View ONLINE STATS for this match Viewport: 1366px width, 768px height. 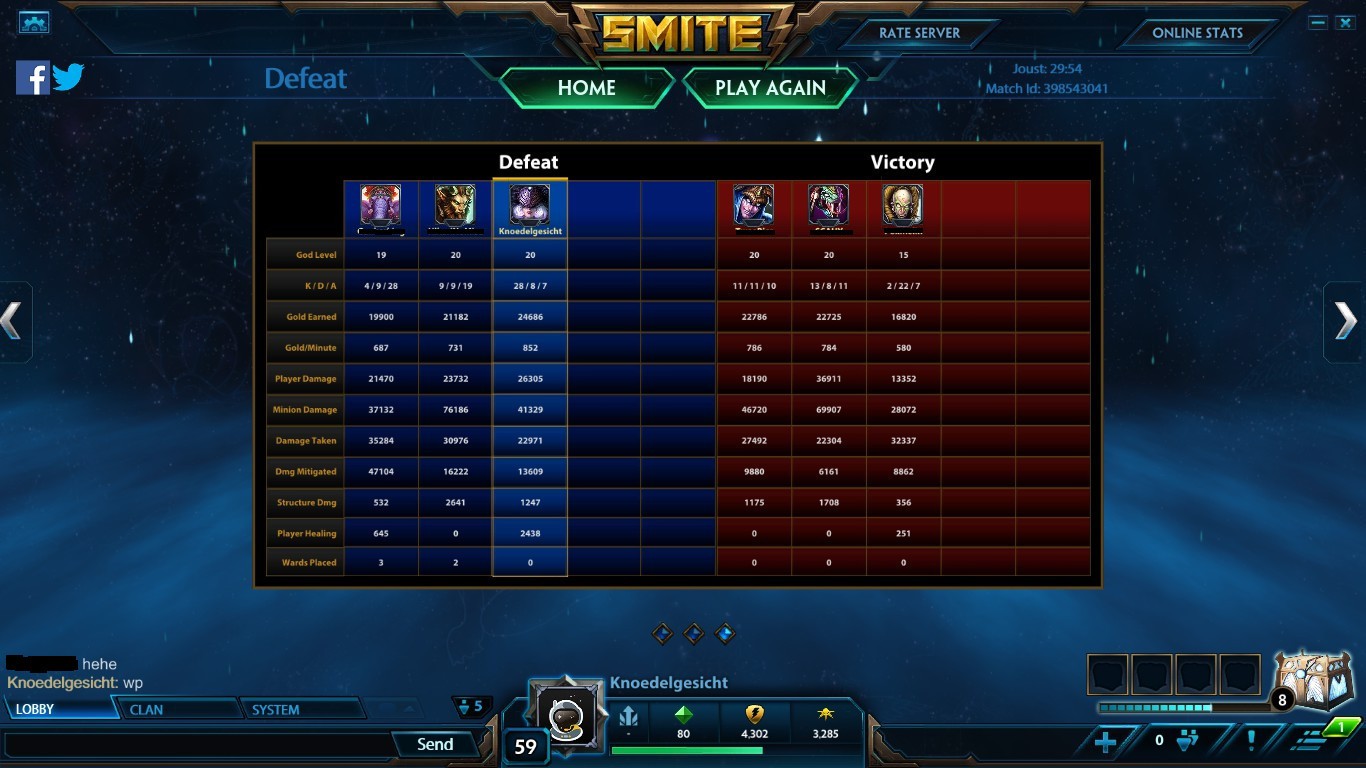[x=1197, y=33]
